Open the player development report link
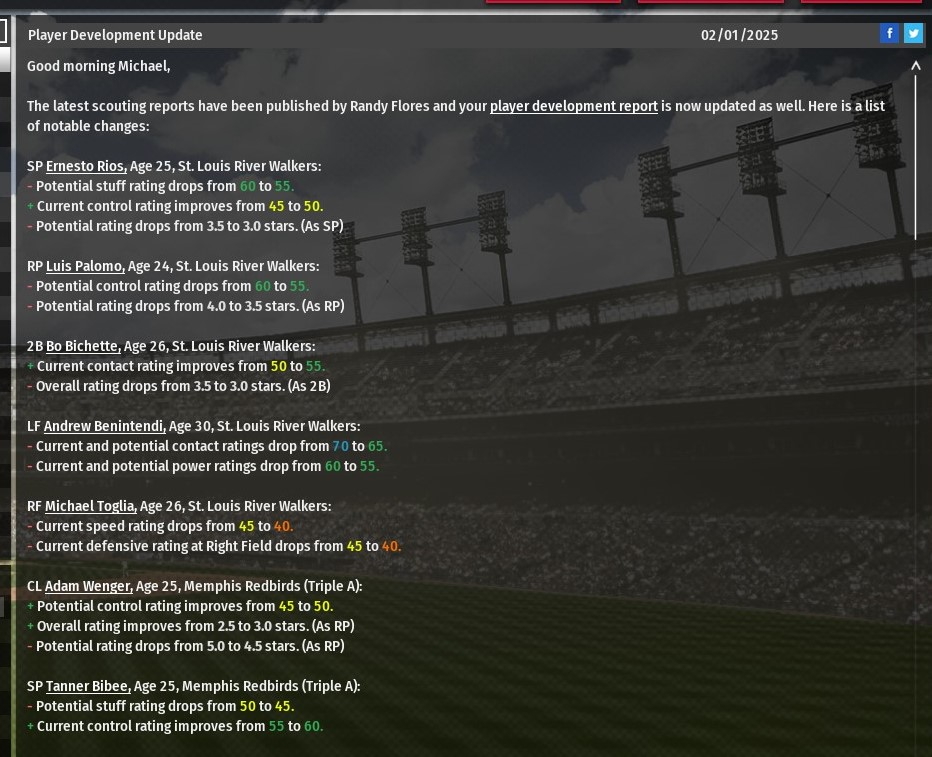 [x=573, y=106]
